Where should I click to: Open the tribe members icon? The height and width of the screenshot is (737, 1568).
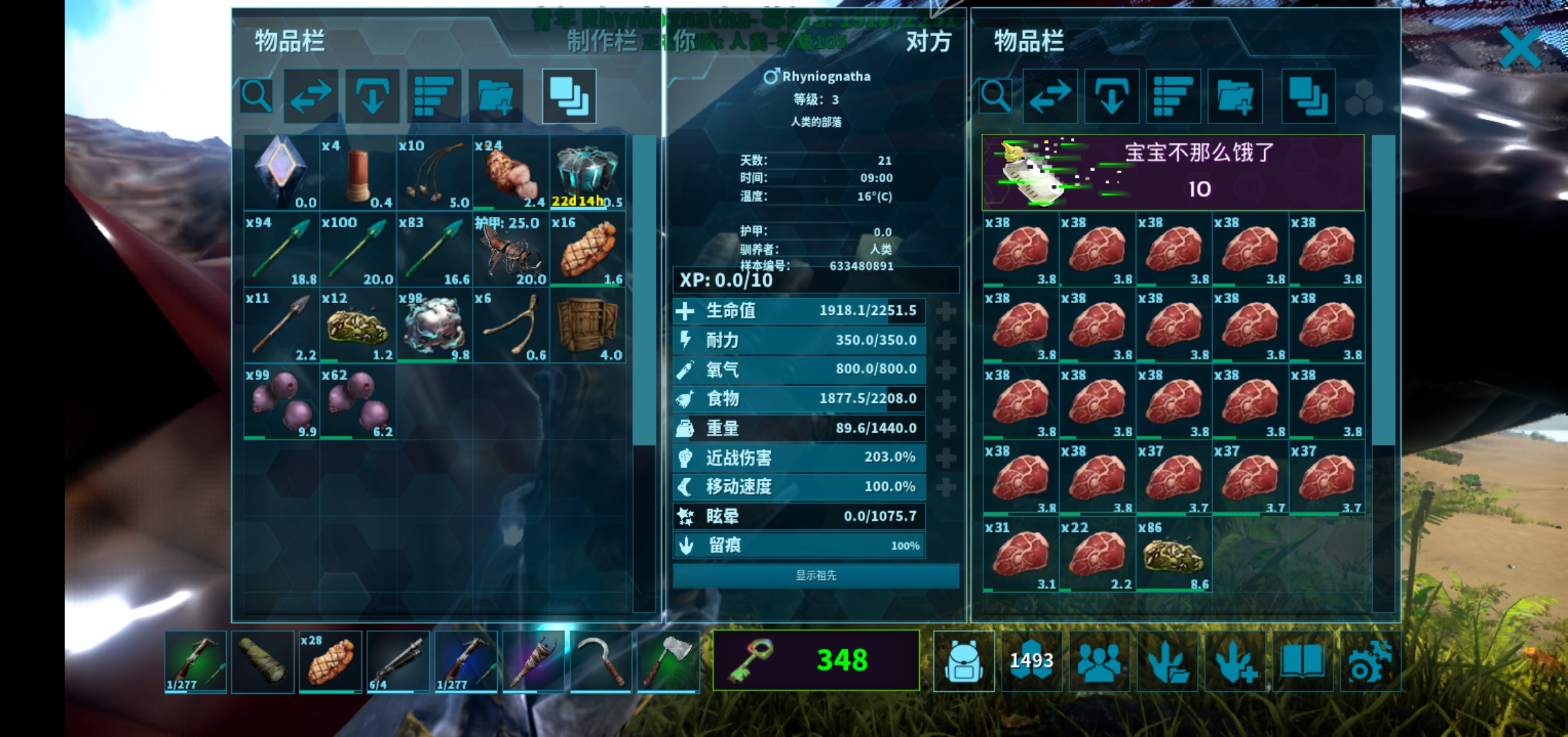(1100, 661)
